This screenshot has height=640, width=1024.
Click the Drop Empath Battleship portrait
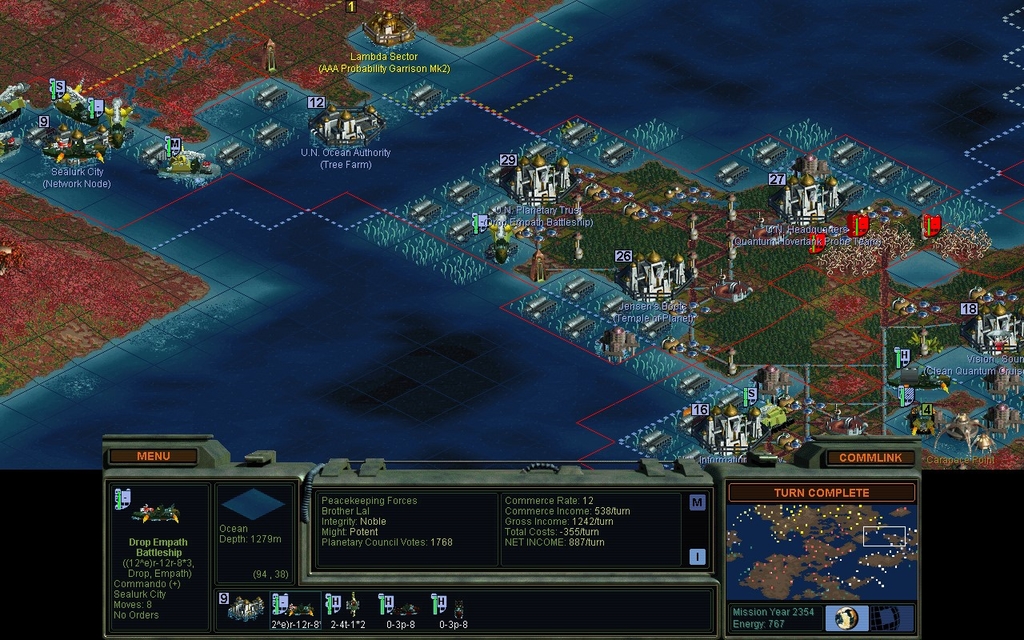155,513
